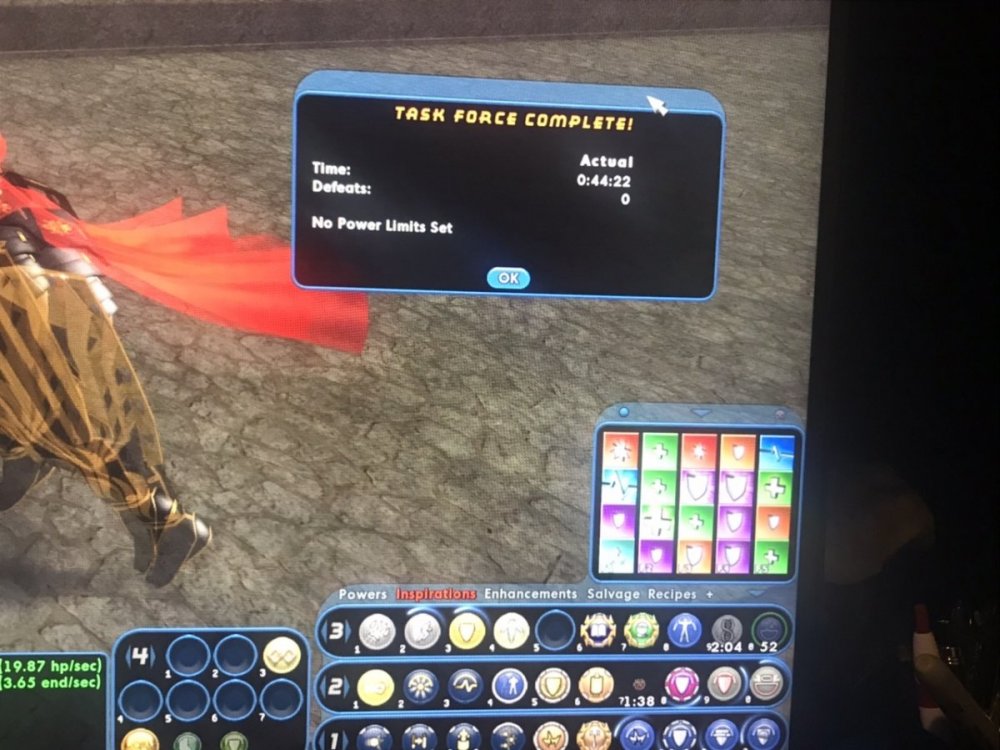This screenshot has width=1000, height=750.
Task: Activate the blue flexing figure power in tray 3
Action: 684,631
